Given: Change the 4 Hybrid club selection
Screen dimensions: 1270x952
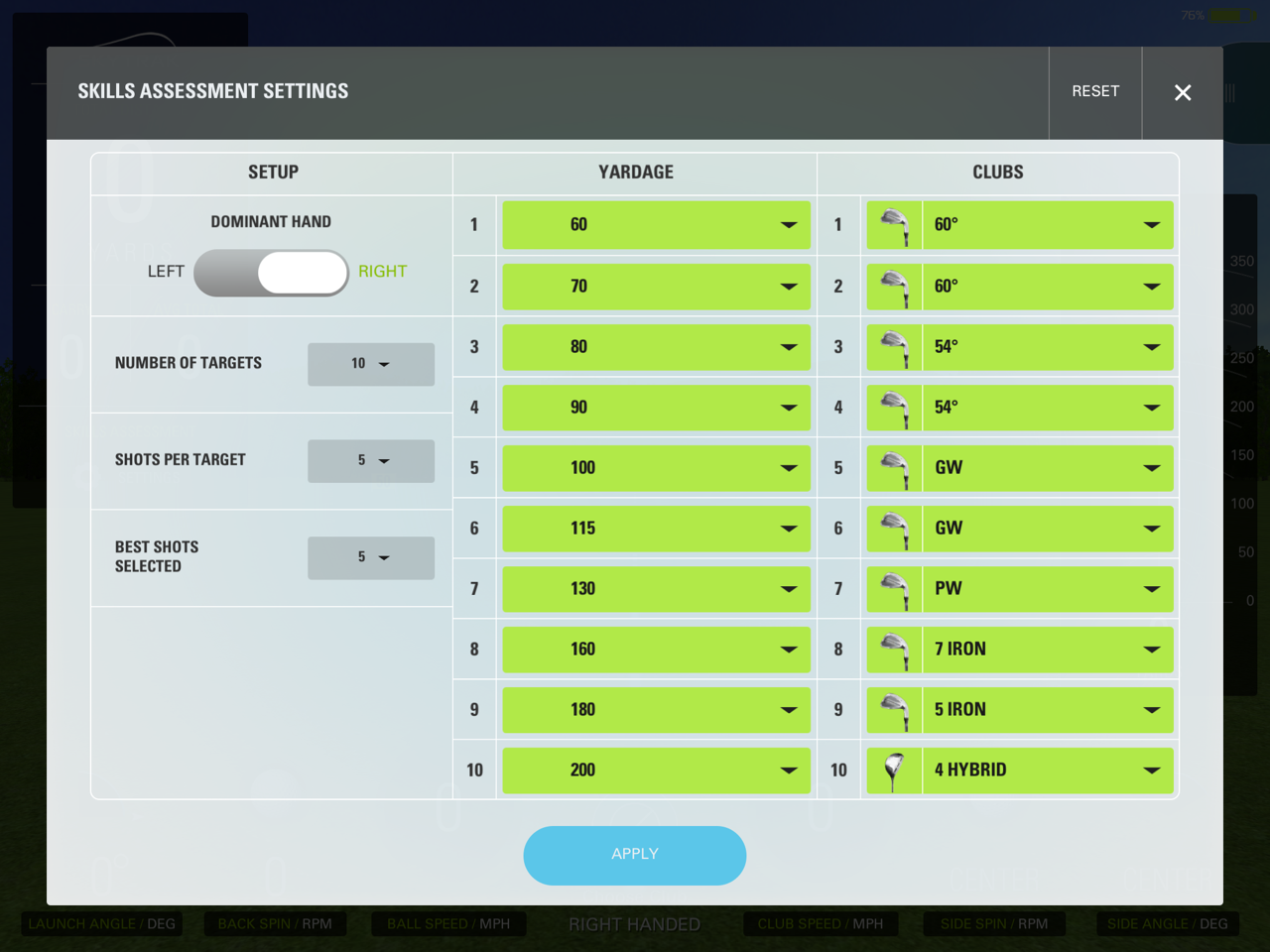Looking at the screenshot, I should tap(1046, 771).
